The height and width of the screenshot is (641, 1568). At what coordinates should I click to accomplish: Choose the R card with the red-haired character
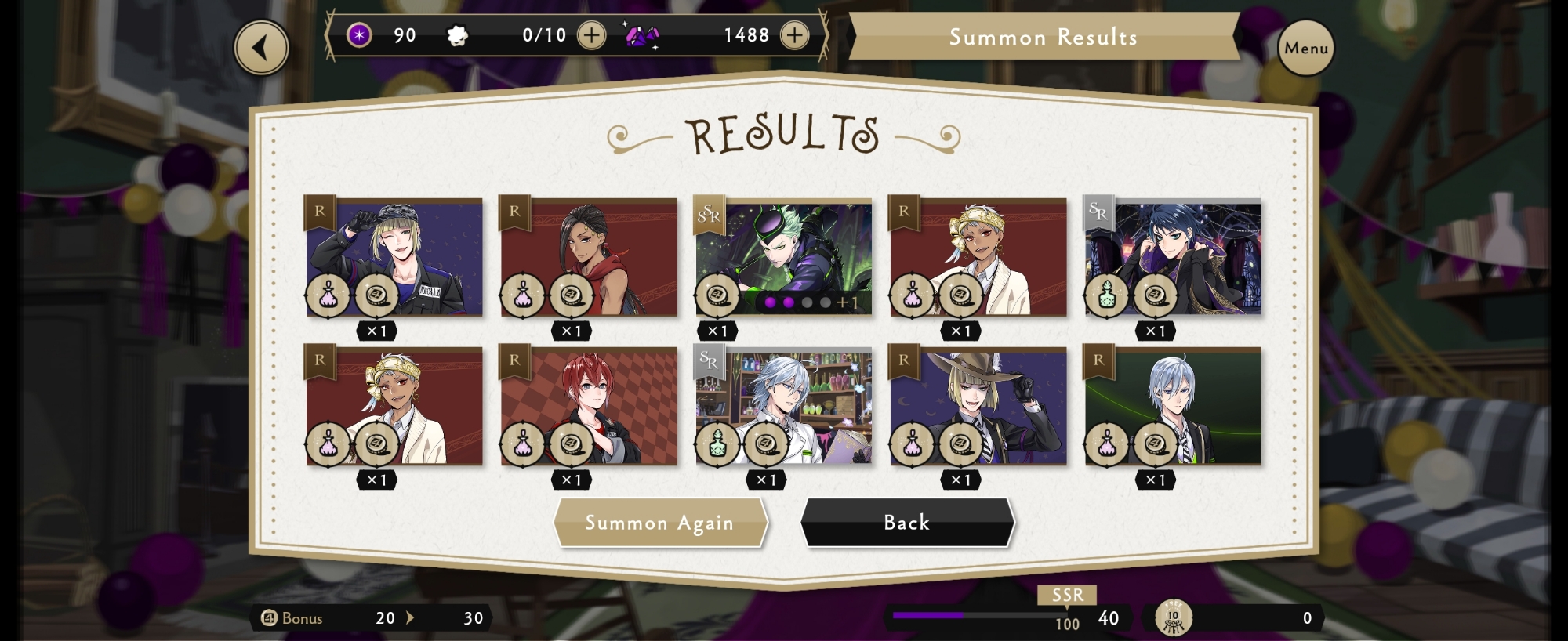click(589, 406)
